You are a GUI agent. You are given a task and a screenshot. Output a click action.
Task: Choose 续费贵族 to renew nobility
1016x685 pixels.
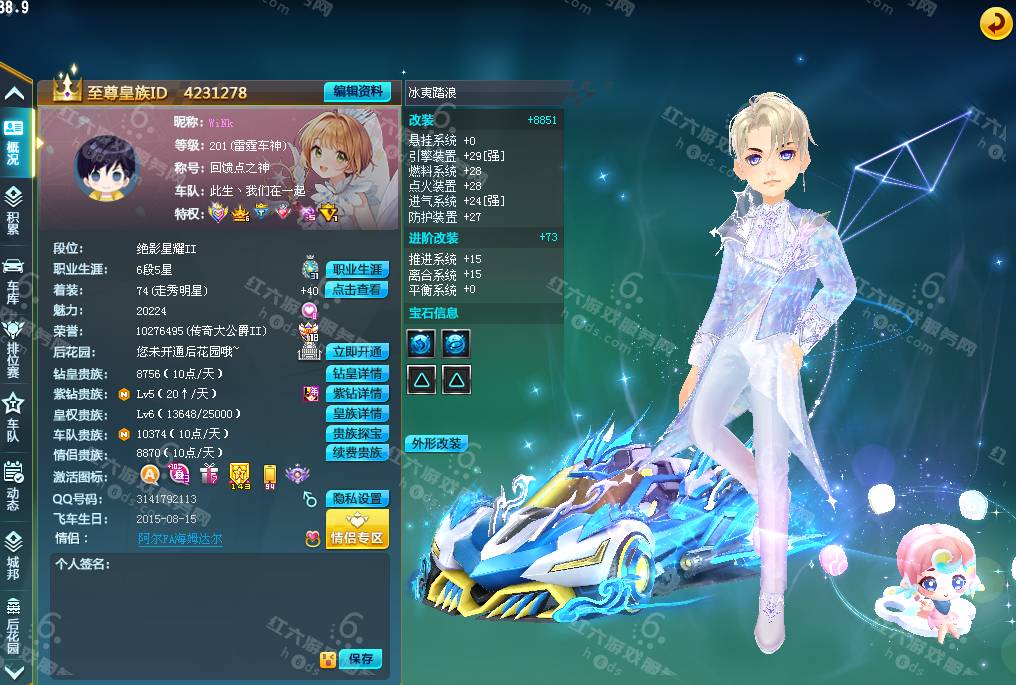(357, 453)
